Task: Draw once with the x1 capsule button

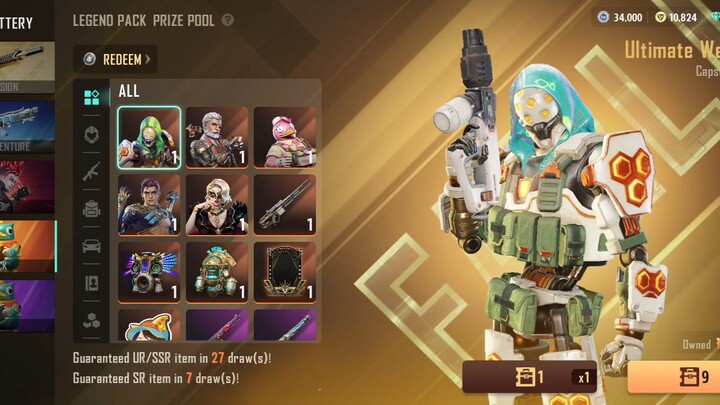Action: (530, 378)
